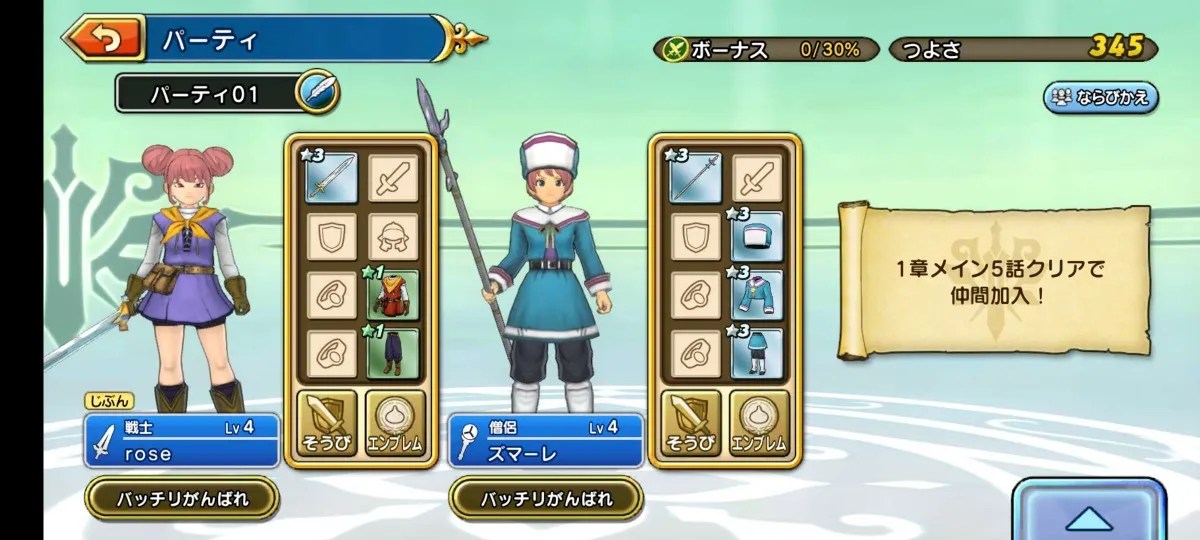Select rose's 3-star sword weapon slot

pos(331,177)
